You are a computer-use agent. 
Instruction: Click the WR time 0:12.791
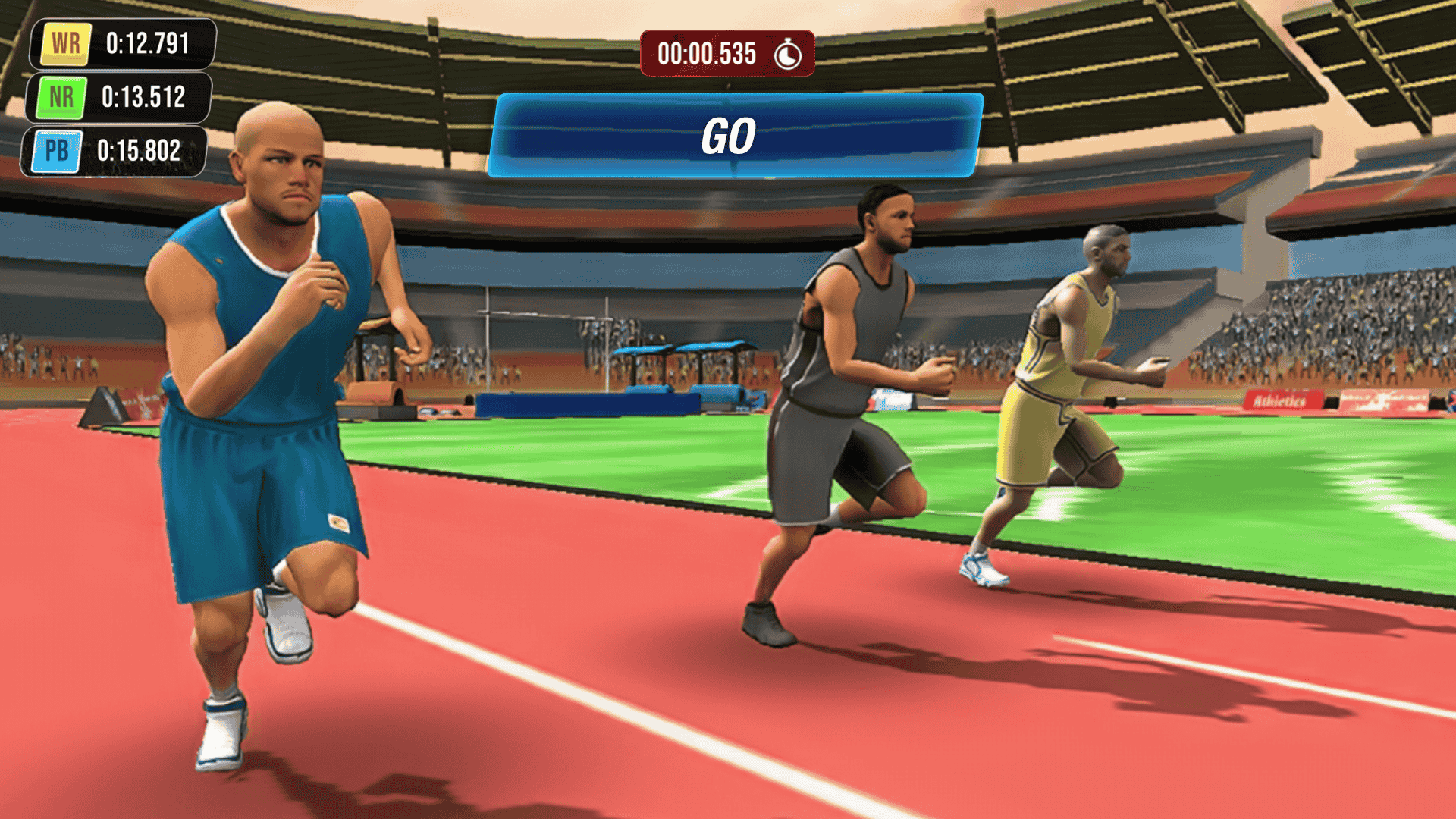click(x=148, y=43)
